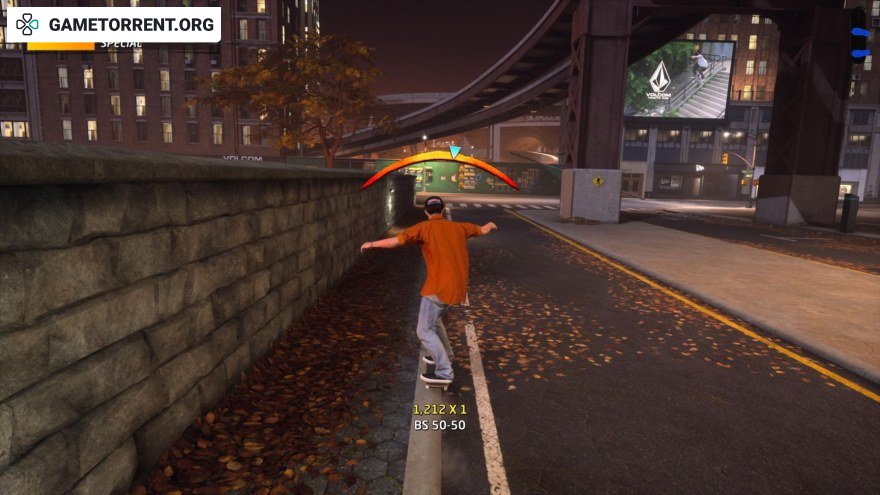
Task: Click the GAMETORRENT.ORG watermark banner
Action: 113,24
